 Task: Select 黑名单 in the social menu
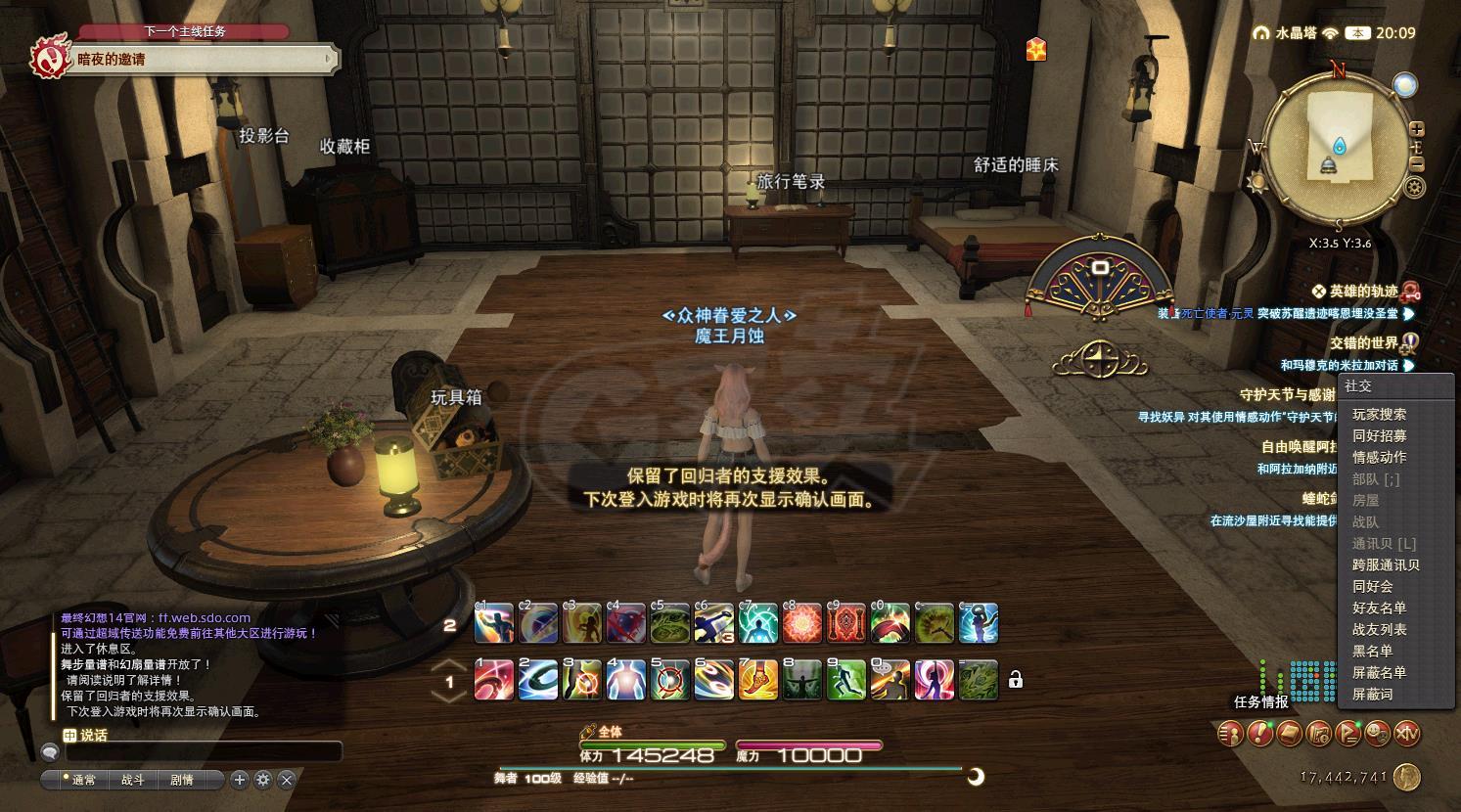1372,652
